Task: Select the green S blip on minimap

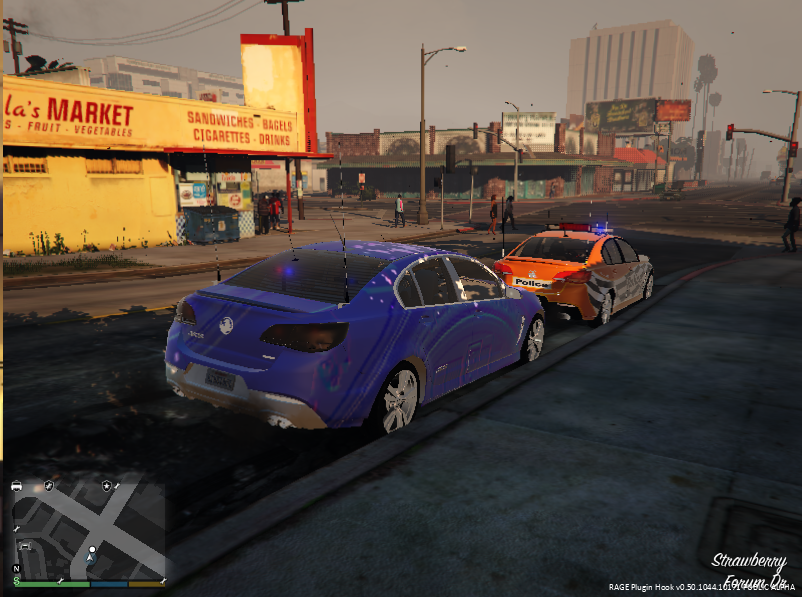Action: click(17, 580)
